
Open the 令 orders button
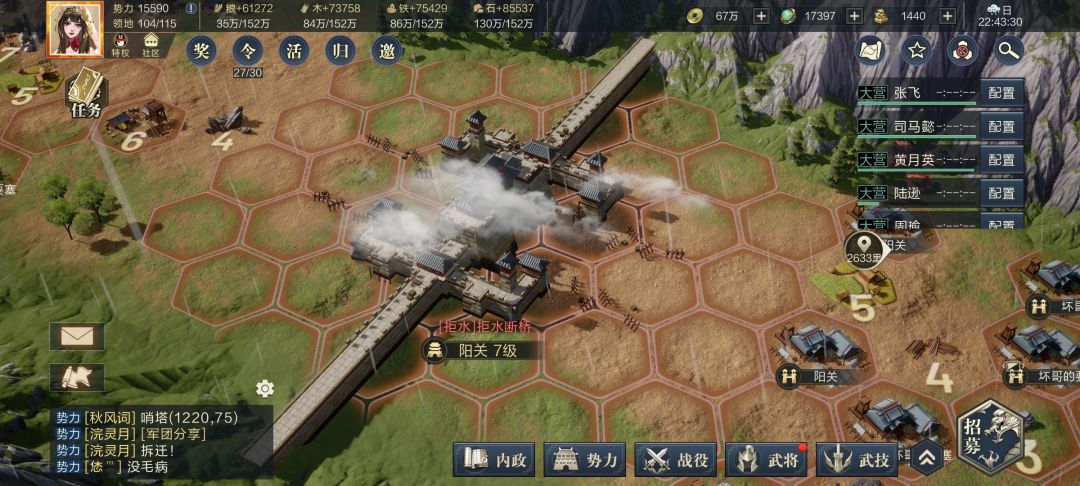(248, 50)
